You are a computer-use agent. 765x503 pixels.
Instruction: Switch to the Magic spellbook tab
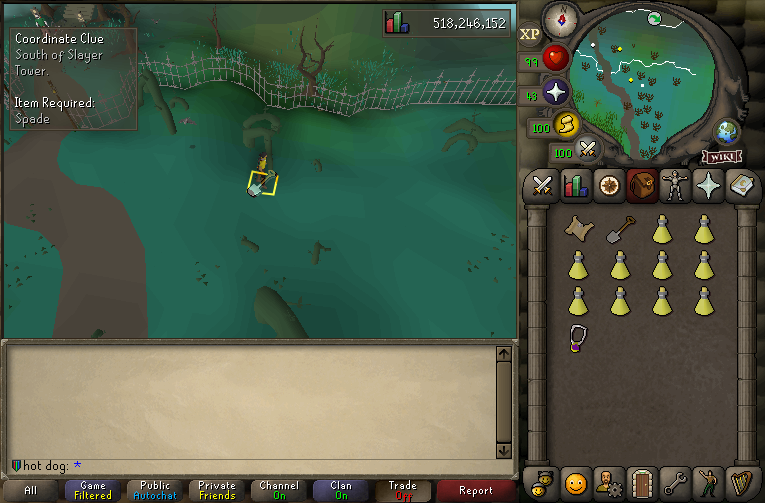(740, 185)
